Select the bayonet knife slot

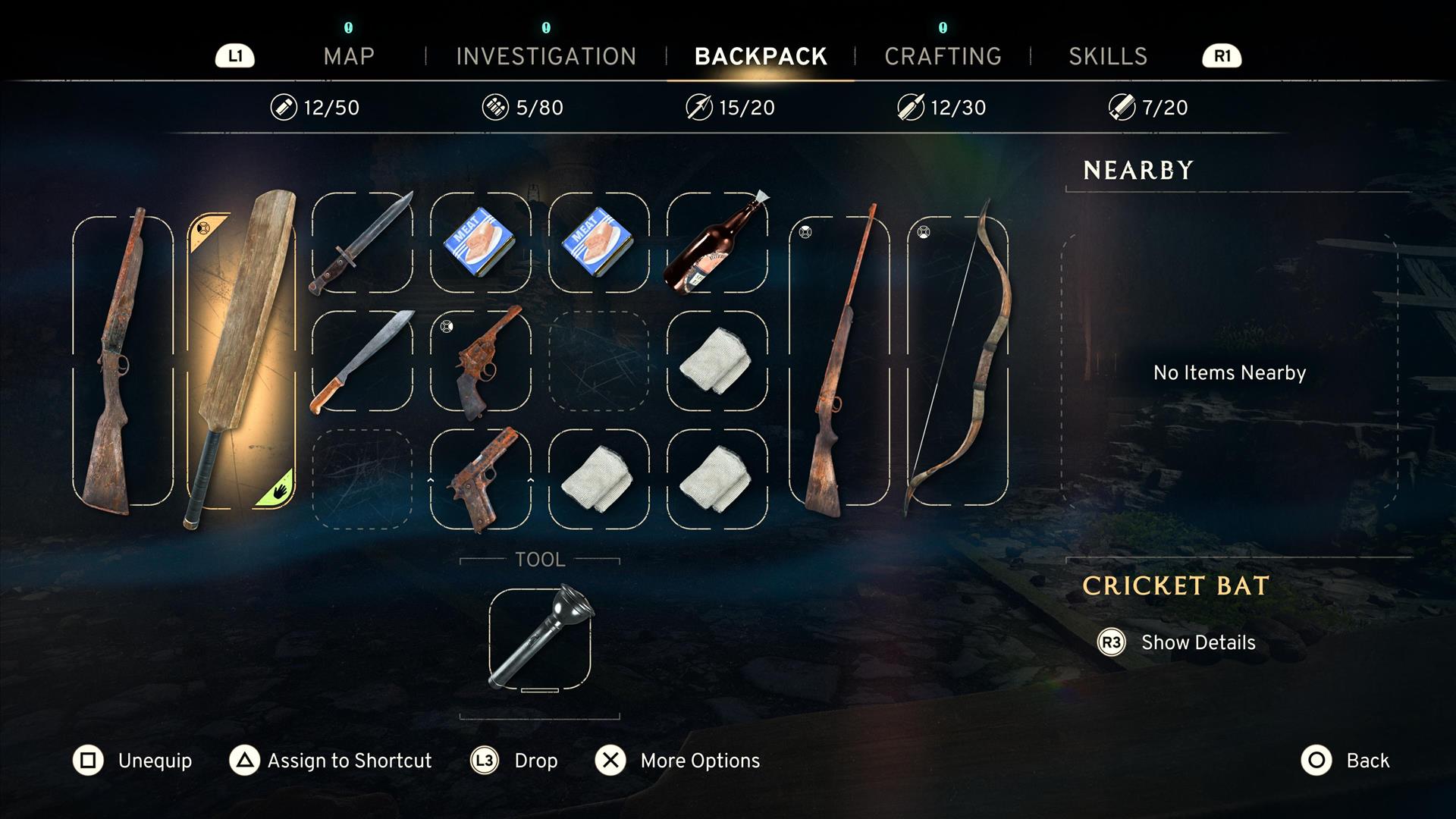(362, 243)
